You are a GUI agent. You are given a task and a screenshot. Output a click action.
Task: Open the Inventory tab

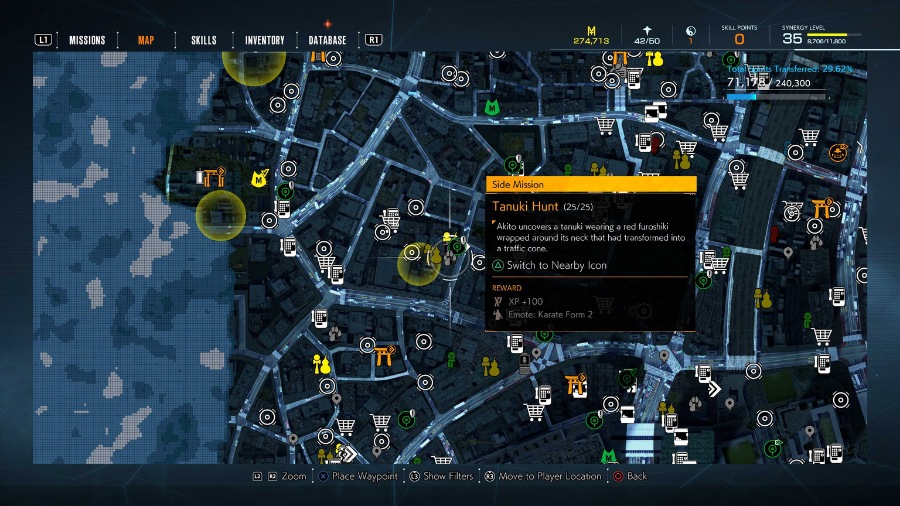(265, 40)
